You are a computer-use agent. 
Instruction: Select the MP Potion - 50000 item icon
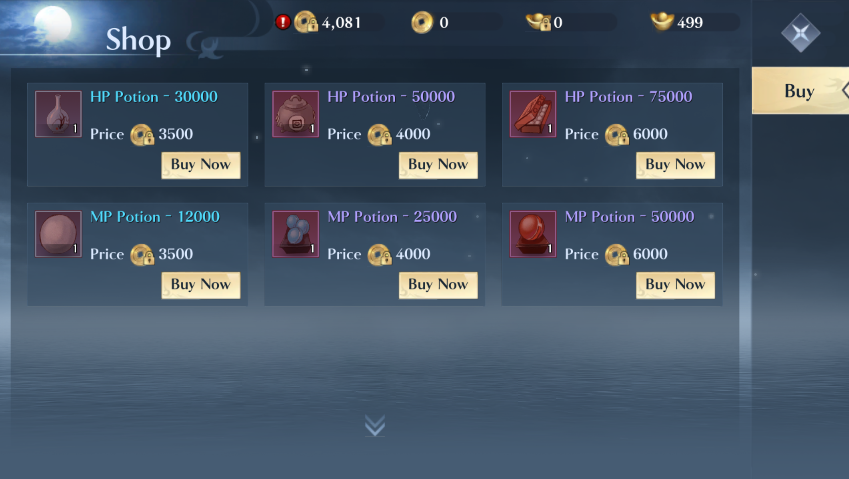click(533, 234)
